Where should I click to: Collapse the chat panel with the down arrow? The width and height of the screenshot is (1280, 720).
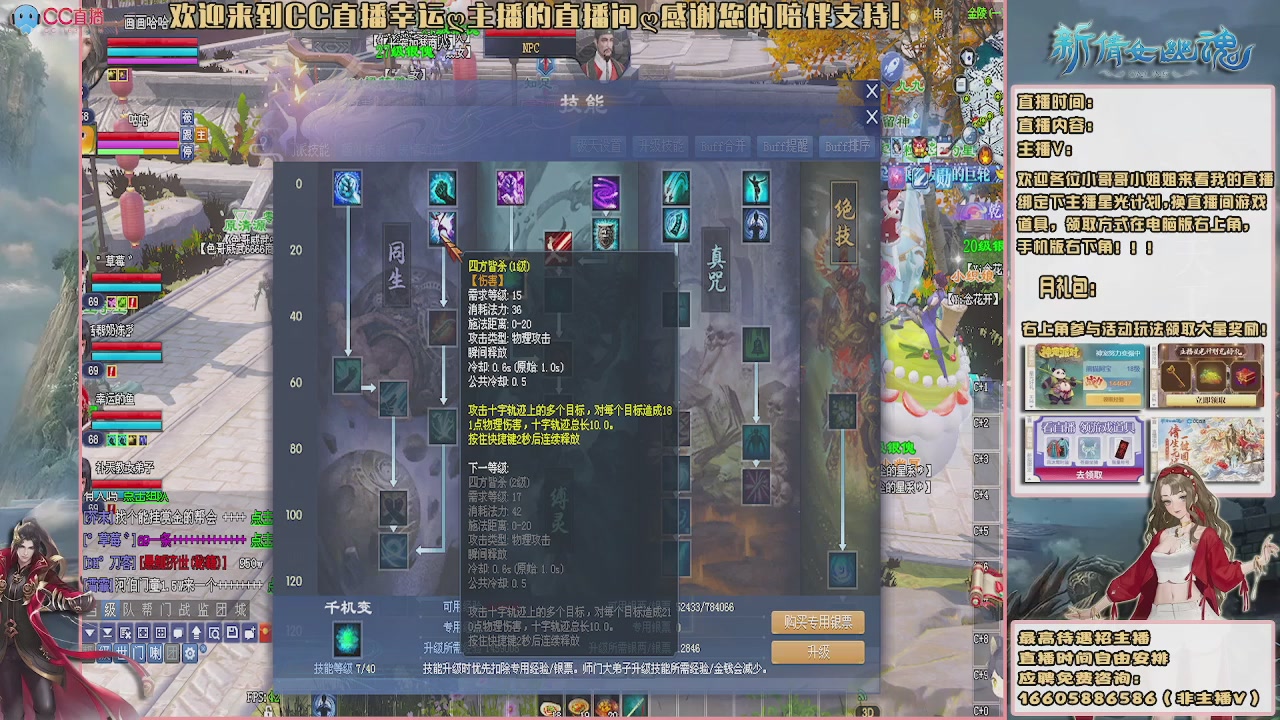click(90, 633)
